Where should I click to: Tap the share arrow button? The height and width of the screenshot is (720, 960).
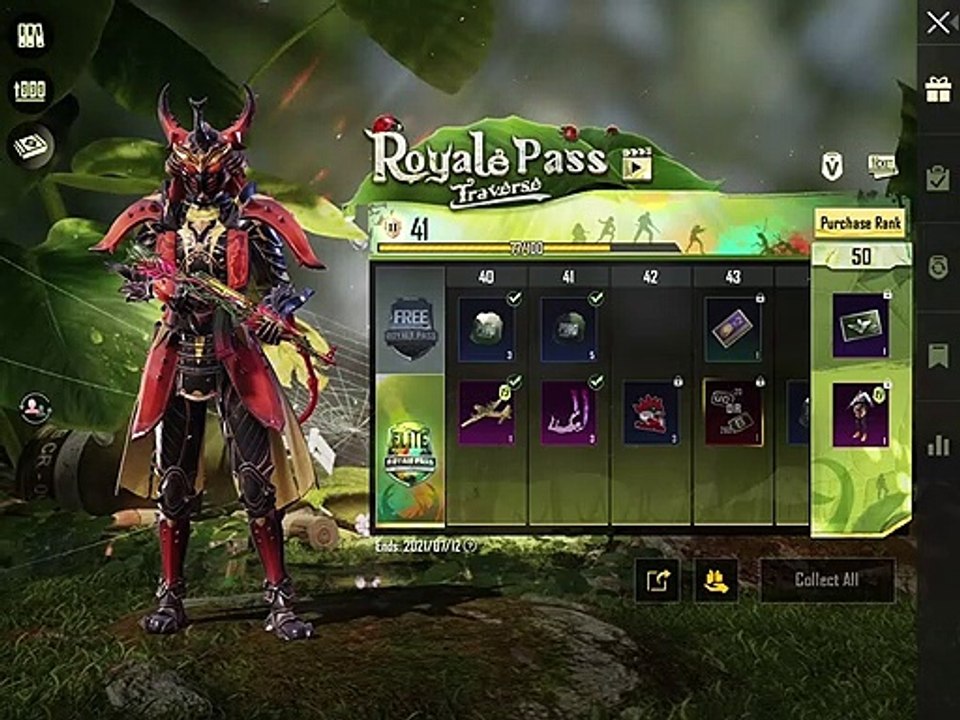coord(657,580)
